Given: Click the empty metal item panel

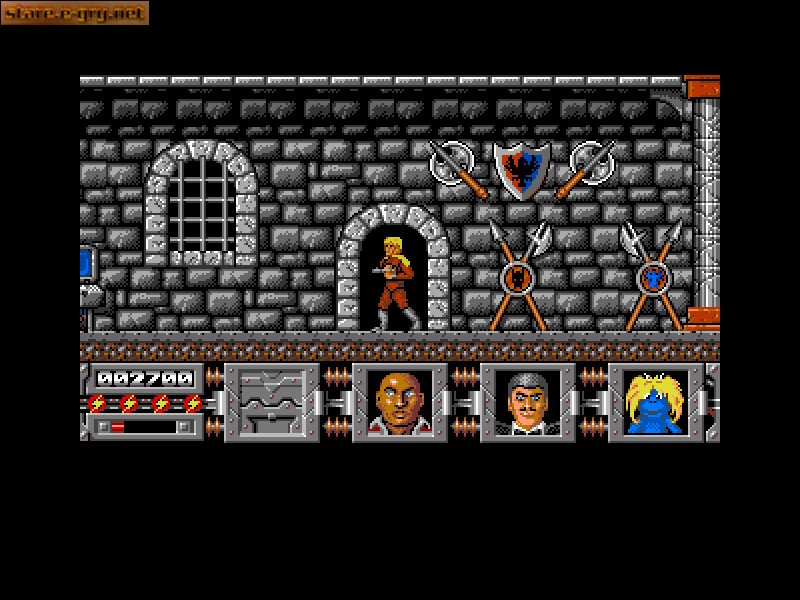Looking at the screenshot, I should [x=272, y=402].
